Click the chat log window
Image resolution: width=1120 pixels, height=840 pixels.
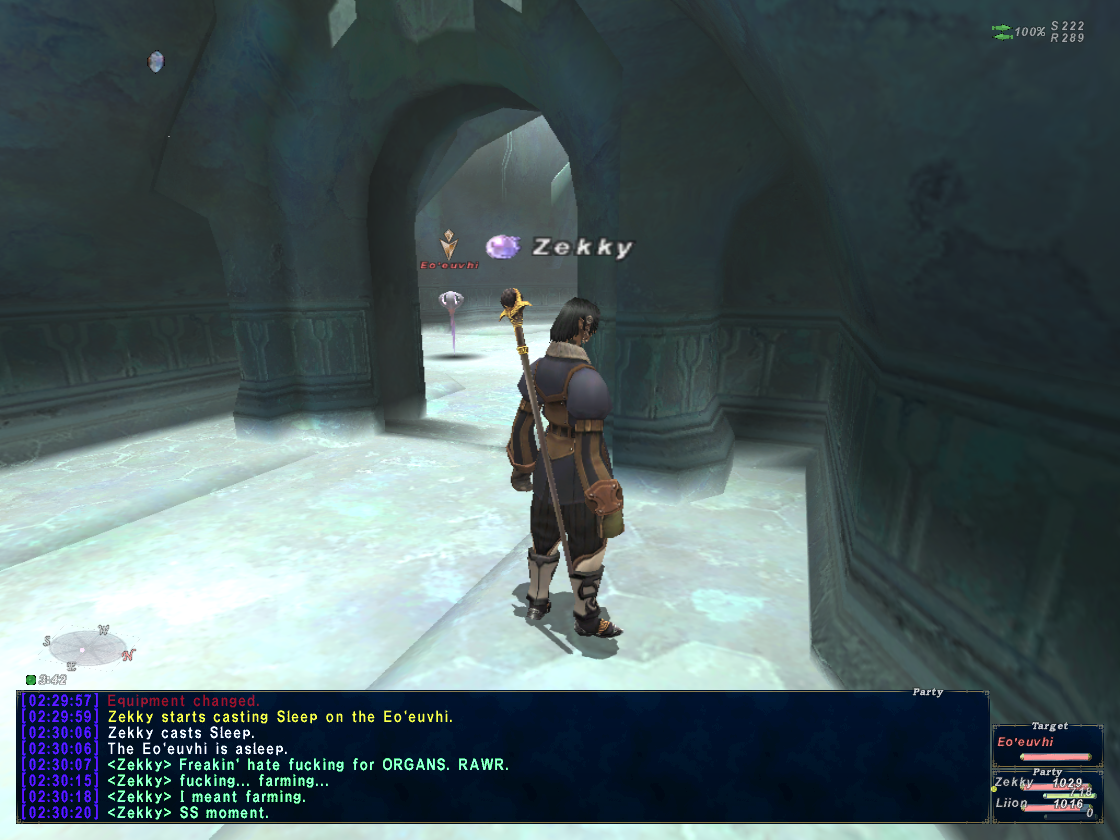[x=502, y=756]
